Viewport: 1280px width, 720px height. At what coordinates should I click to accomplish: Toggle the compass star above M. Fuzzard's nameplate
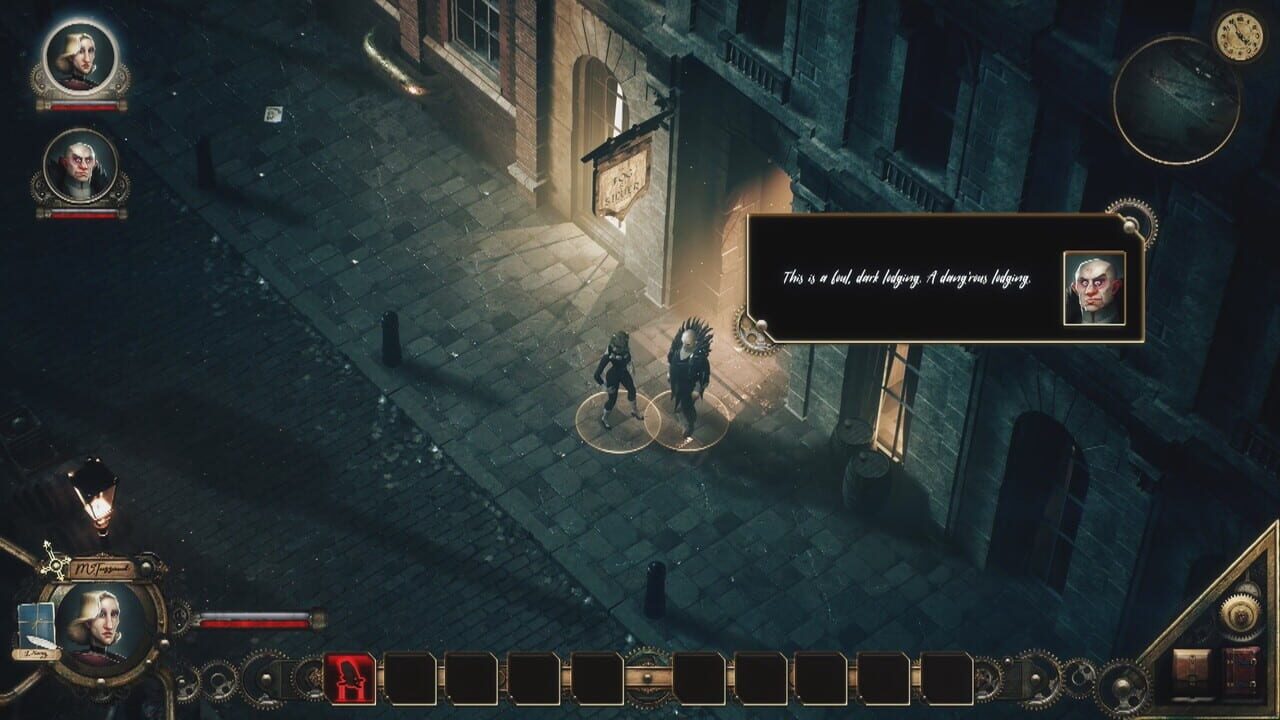[55, 563]
